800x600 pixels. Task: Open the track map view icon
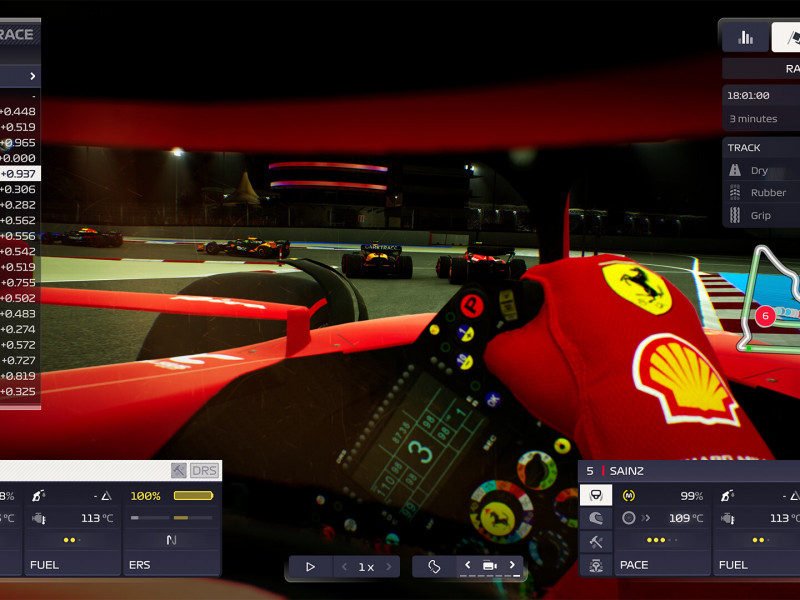434,566
